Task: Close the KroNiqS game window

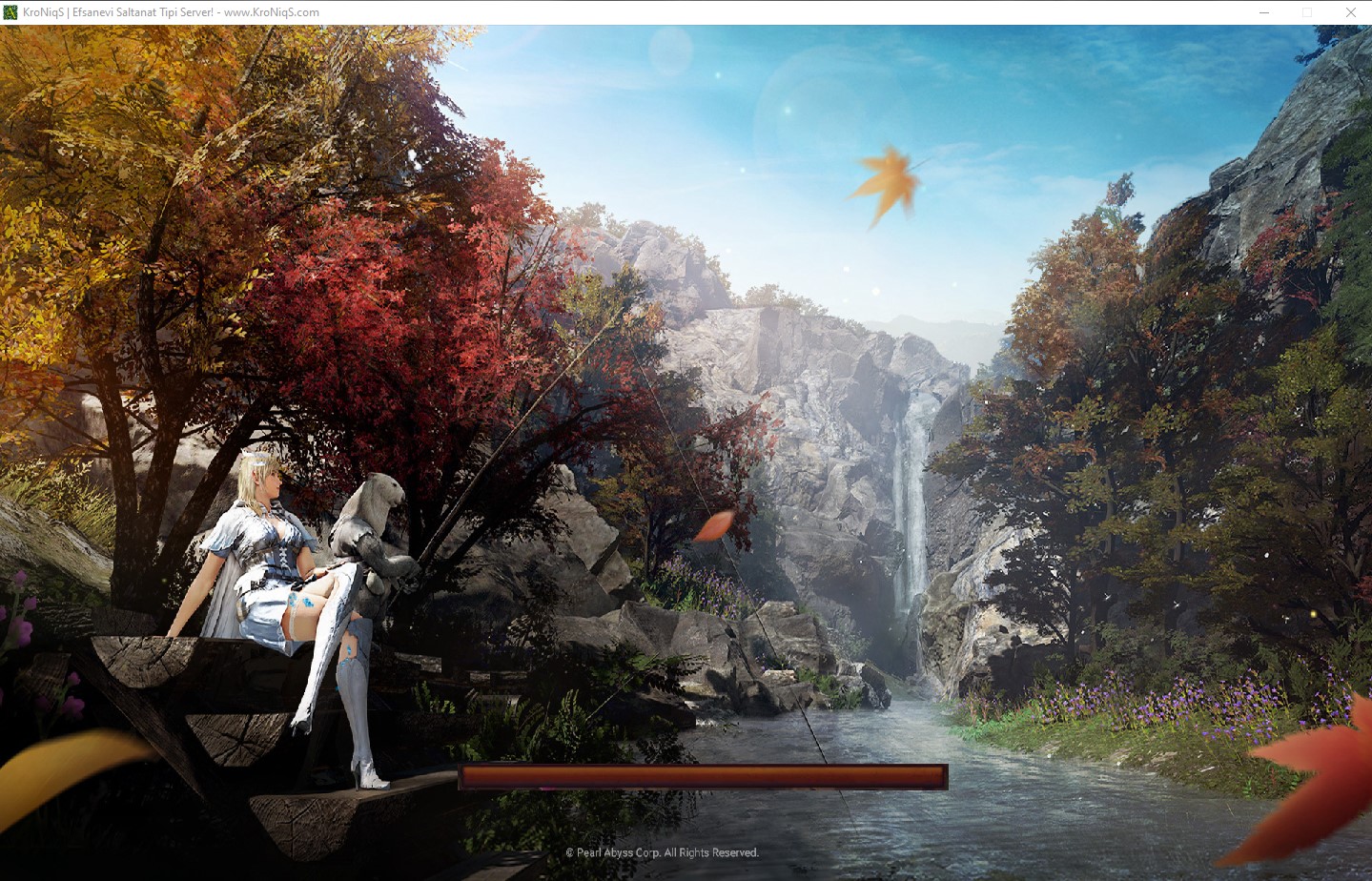Action: (x=1350, y=12)
